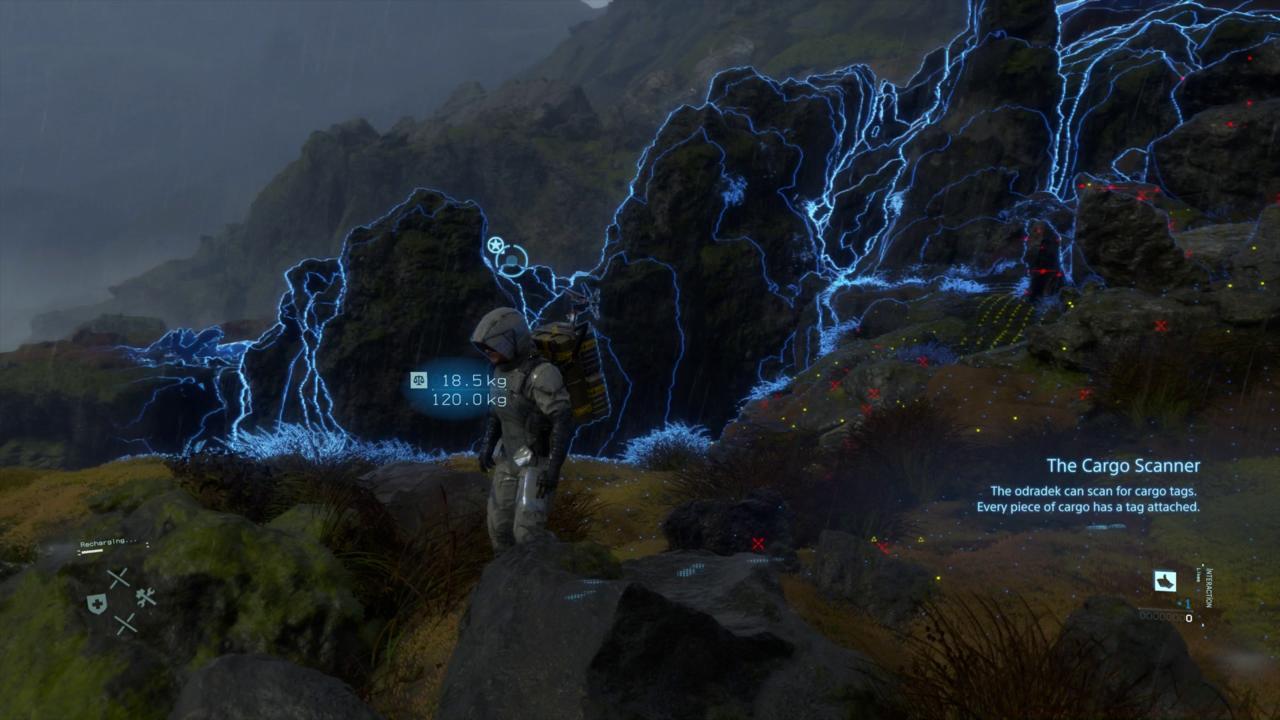Expand the chevrons beside the Recharging label

(147, 545)
